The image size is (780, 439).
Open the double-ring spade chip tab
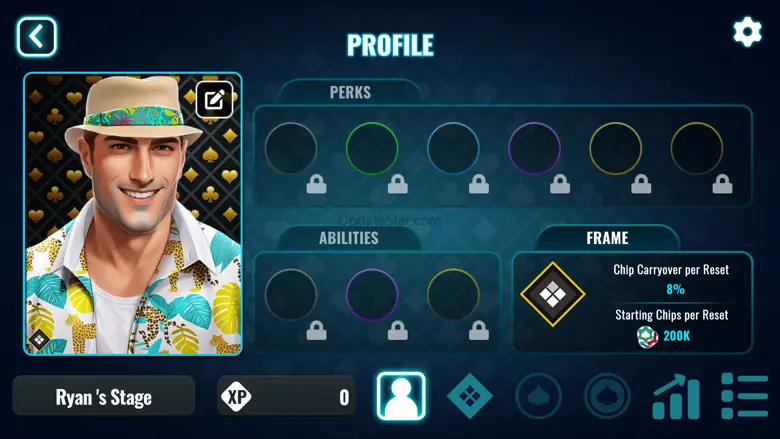point(607,396)
